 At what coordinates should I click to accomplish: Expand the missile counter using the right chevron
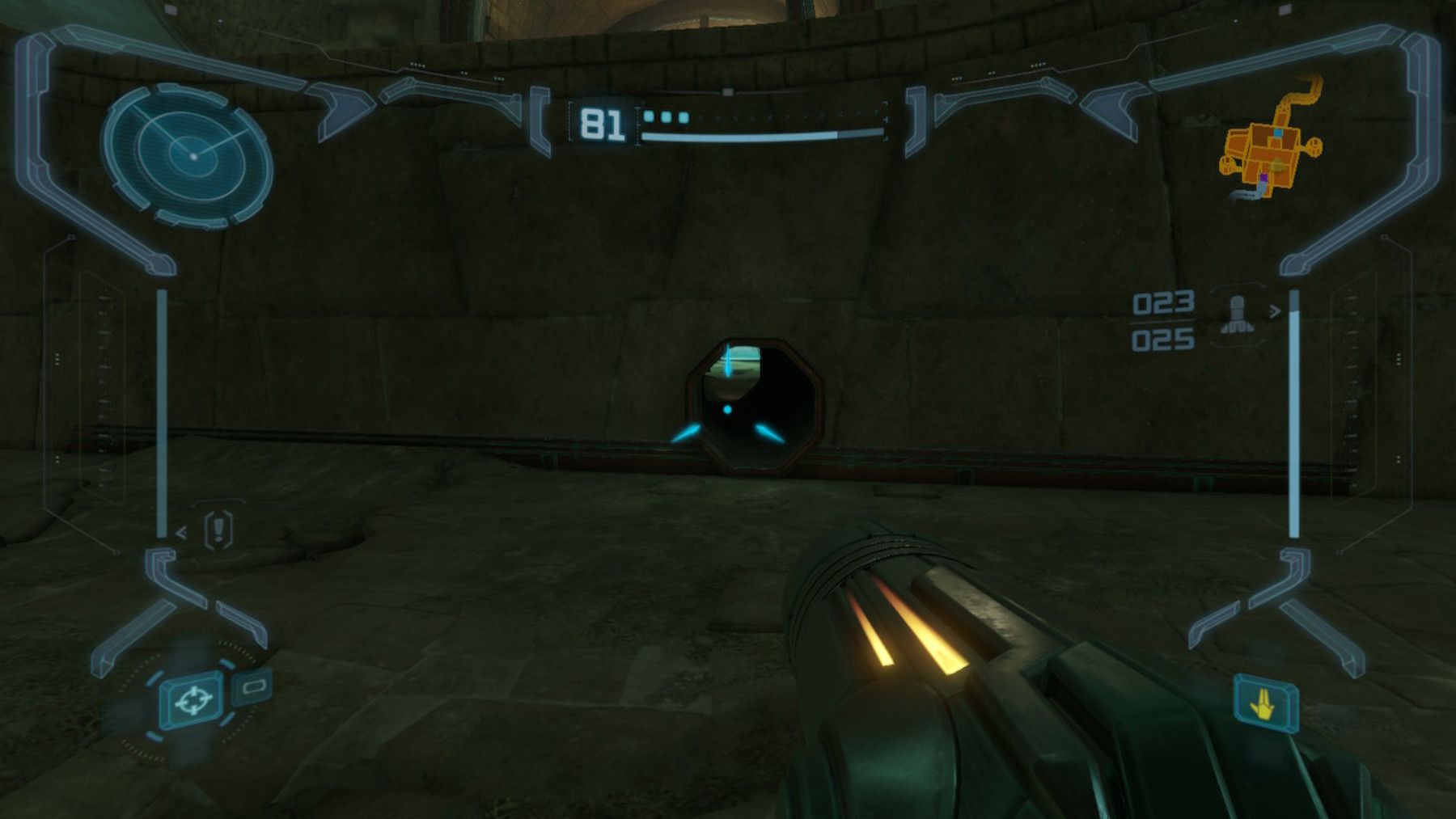pyautogui.click(x=1276, y=310)
